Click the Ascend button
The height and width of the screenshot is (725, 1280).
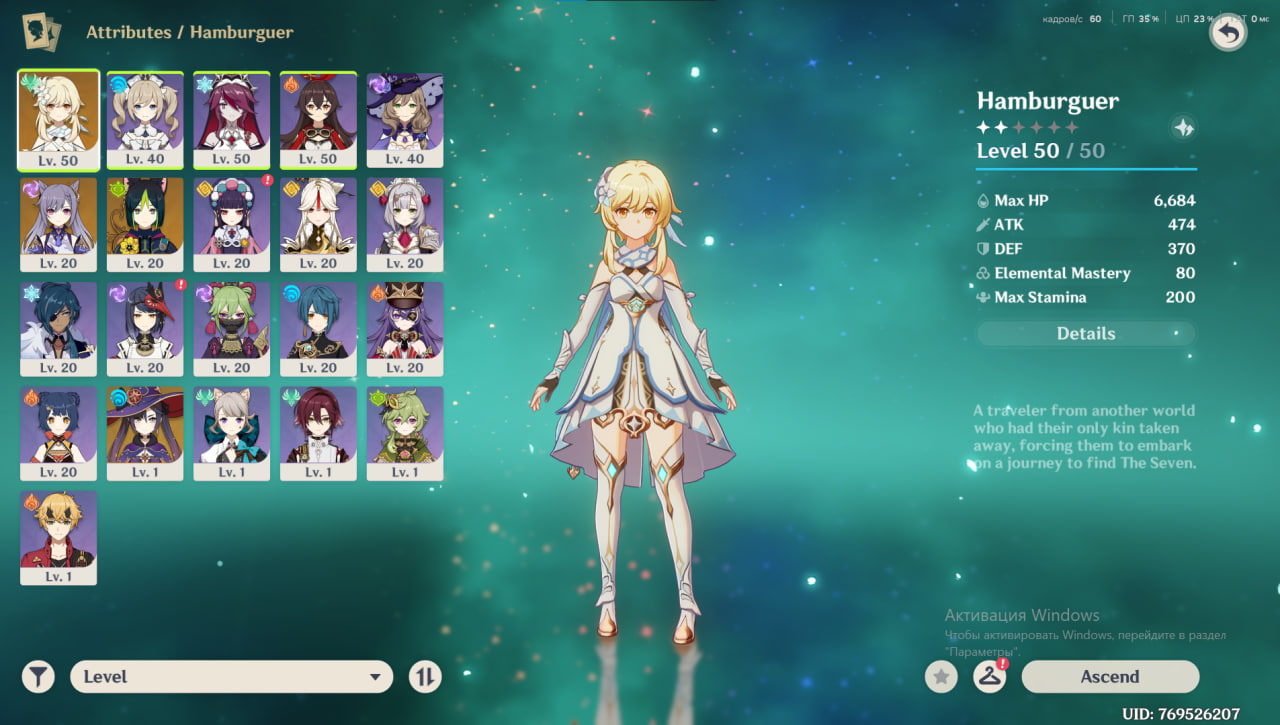[1109, 677]
